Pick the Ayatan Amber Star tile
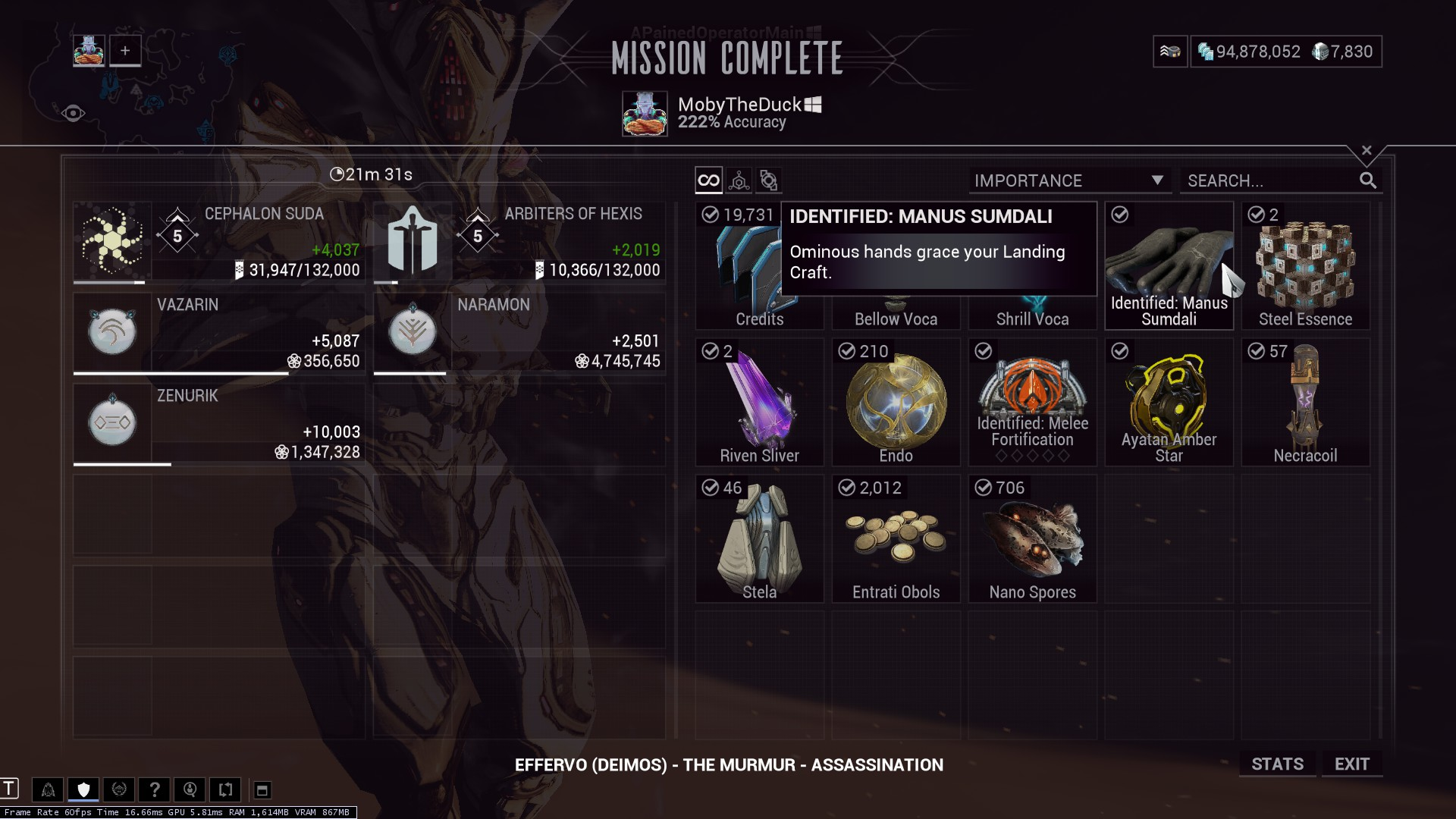1456x819 pixels. click(1169, 402)
